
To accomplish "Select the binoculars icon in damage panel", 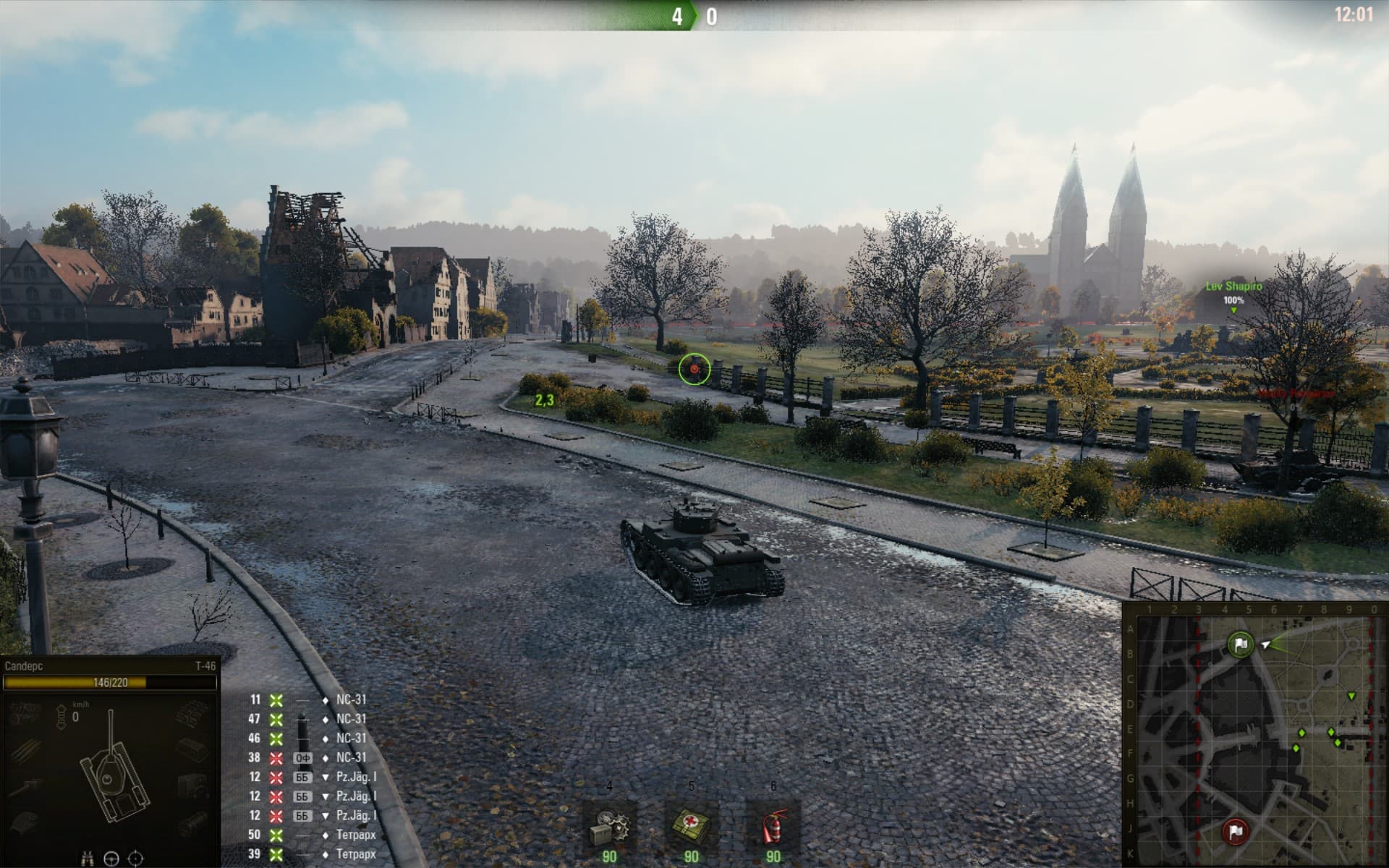I will tap(88, 859).
